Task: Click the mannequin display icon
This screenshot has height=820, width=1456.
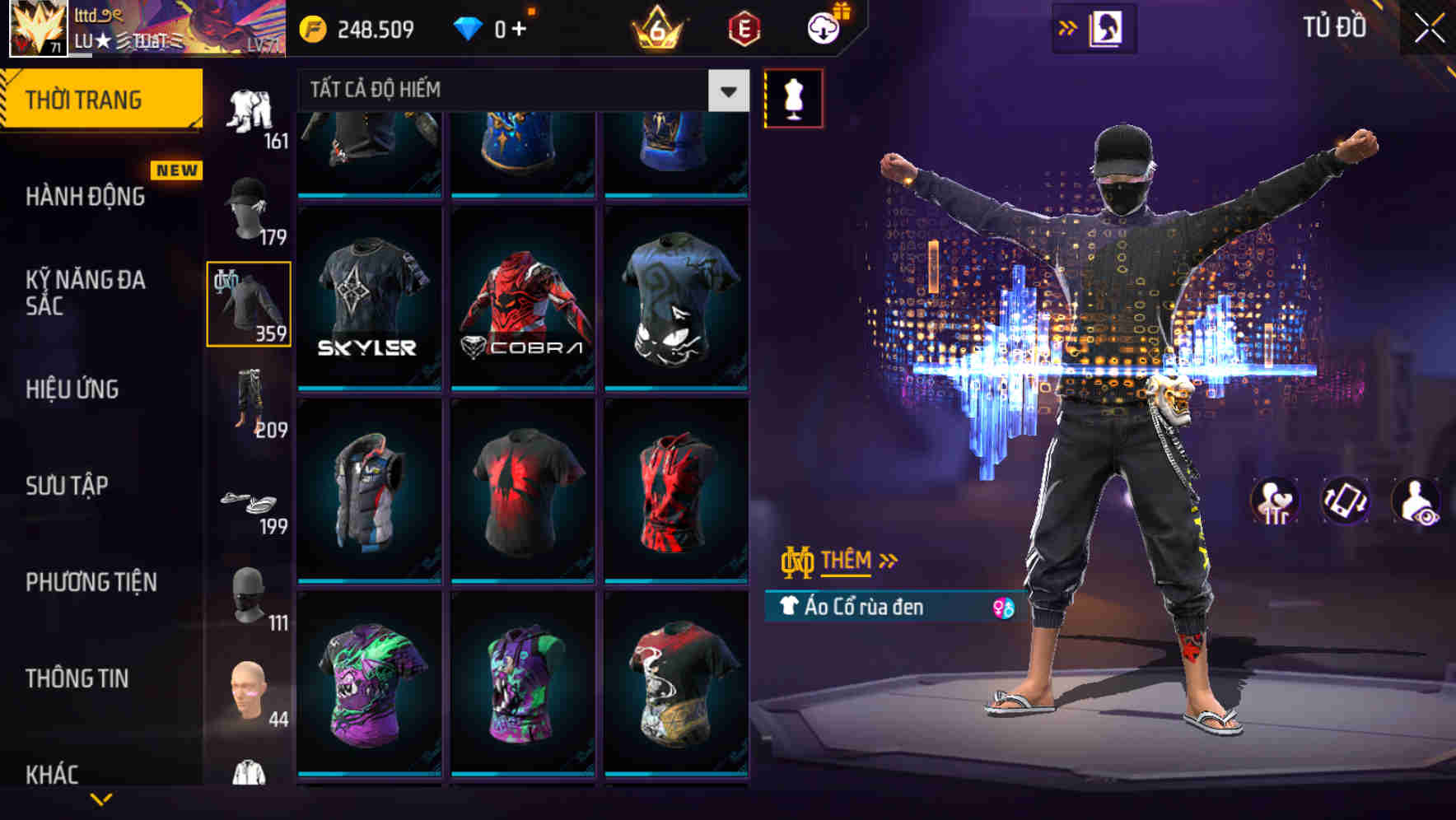Action: point(793,97)
